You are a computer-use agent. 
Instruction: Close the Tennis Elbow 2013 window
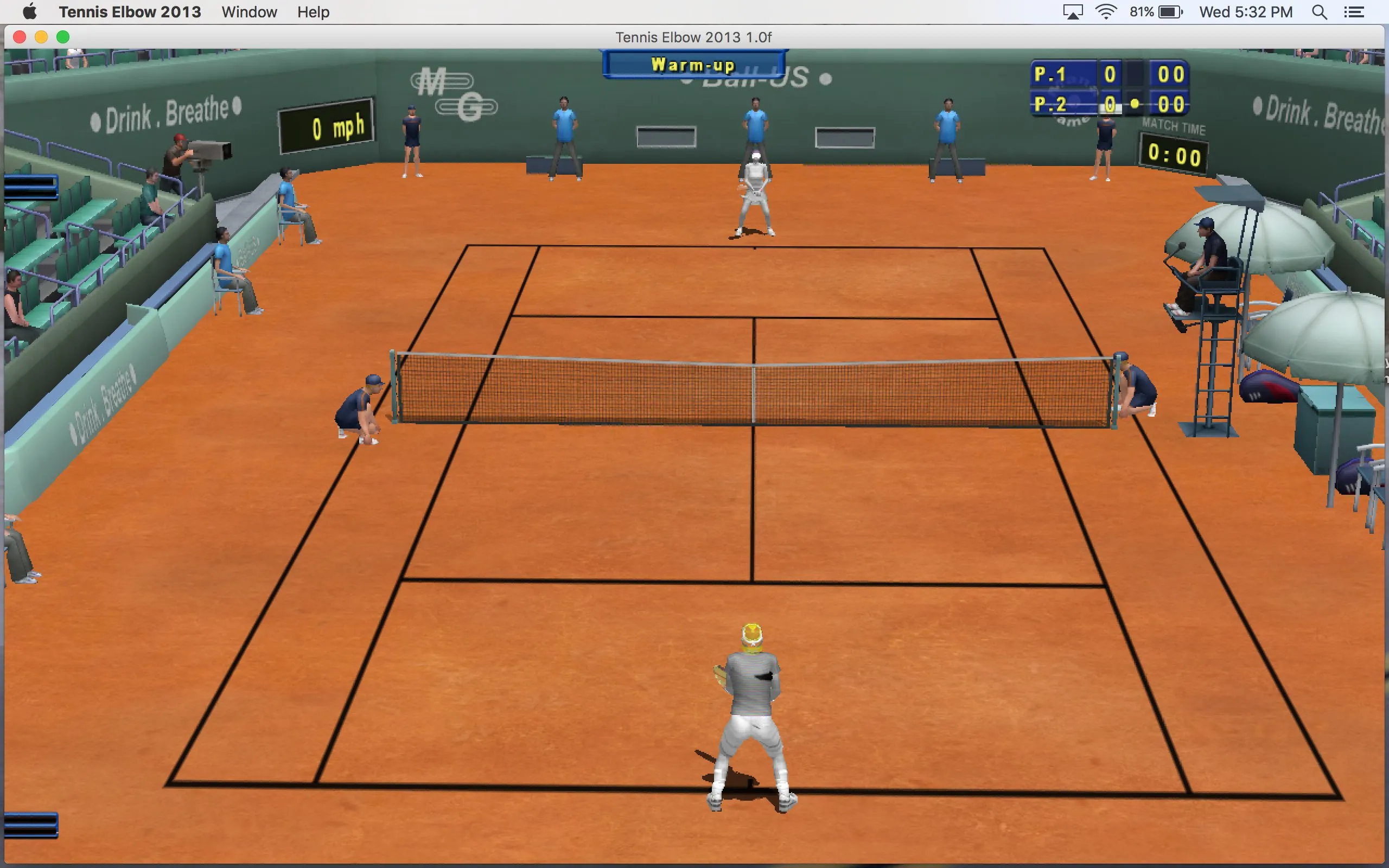20,37
